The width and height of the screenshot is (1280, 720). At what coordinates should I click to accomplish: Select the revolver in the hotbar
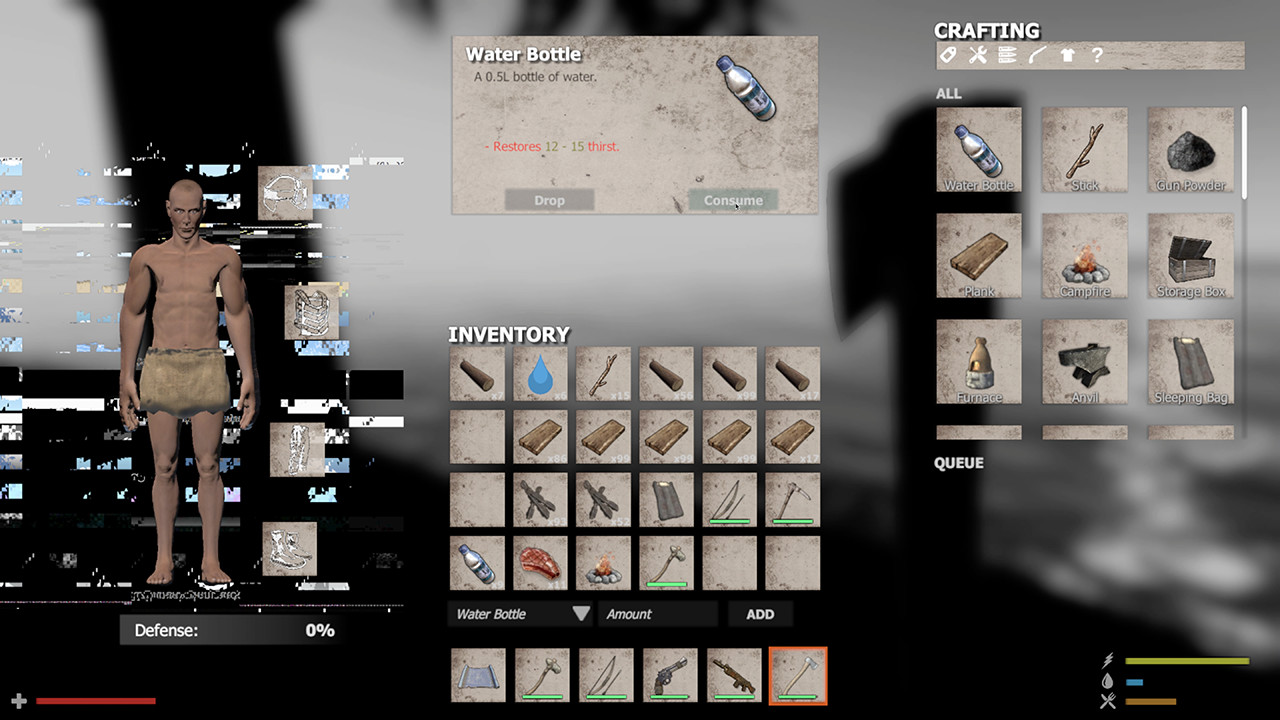669,675
